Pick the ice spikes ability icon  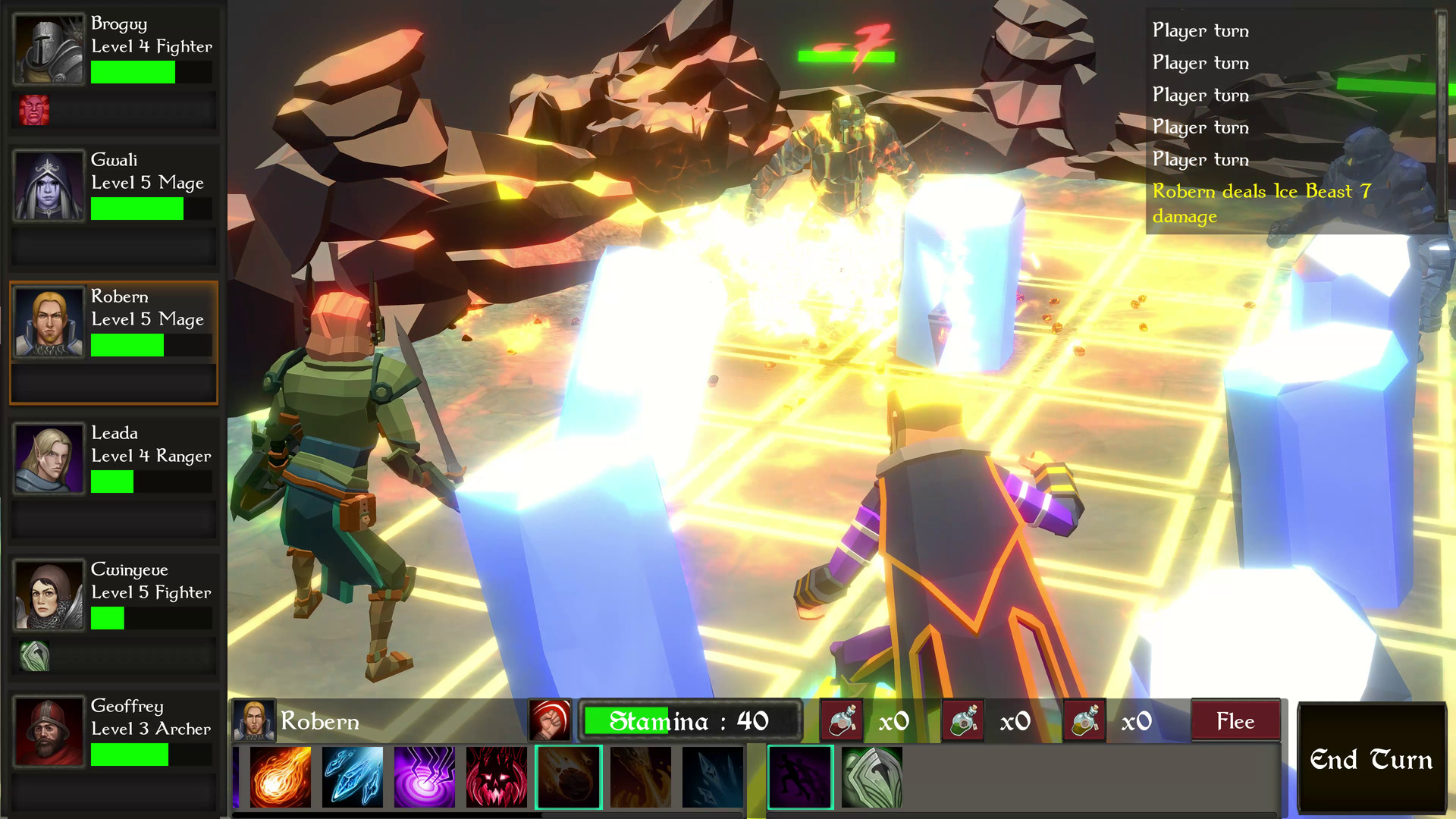pos(713,775)
